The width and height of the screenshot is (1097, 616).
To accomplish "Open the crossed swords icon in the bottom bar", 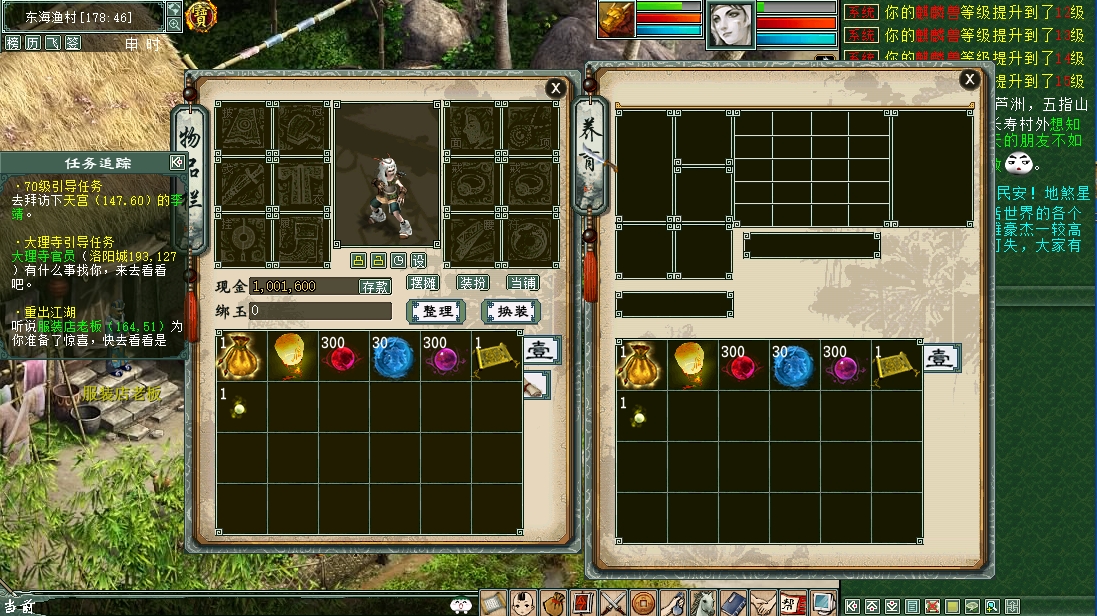I will pos(613,603).
